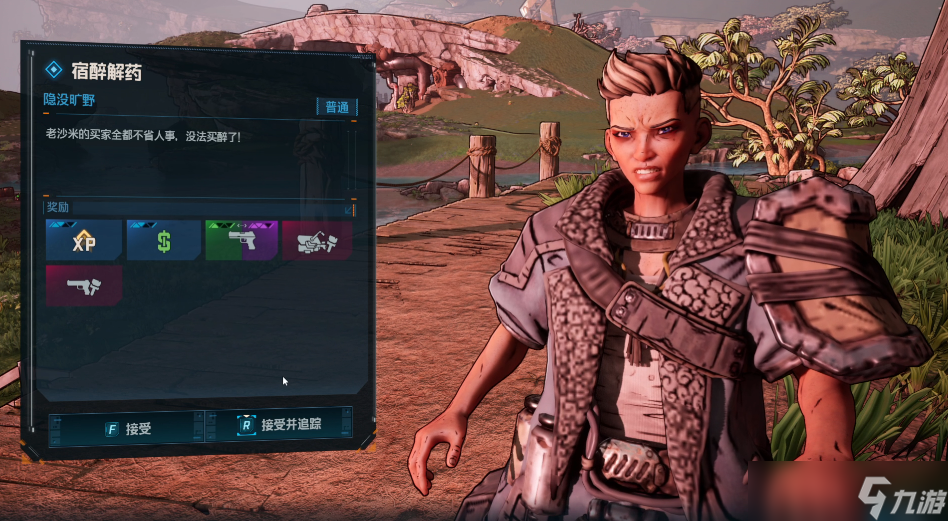Select the pink pistol skin reward tile
Screen dimensions: 948x521
tap(84, 285)
